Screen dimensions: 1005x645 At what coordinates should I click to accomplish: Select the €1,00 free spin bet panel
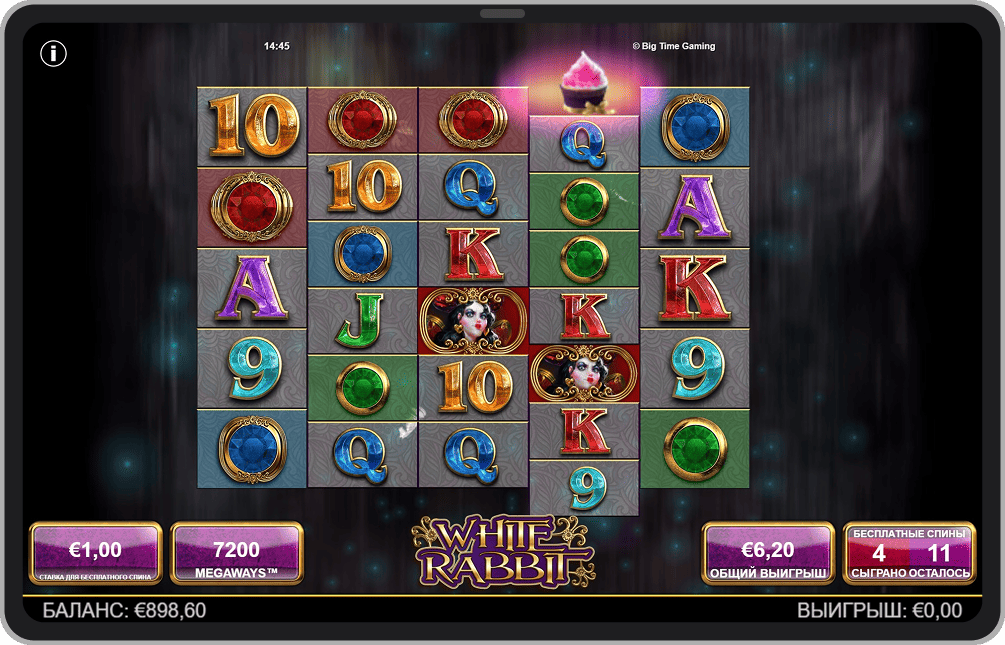click(x=95, y=553)
